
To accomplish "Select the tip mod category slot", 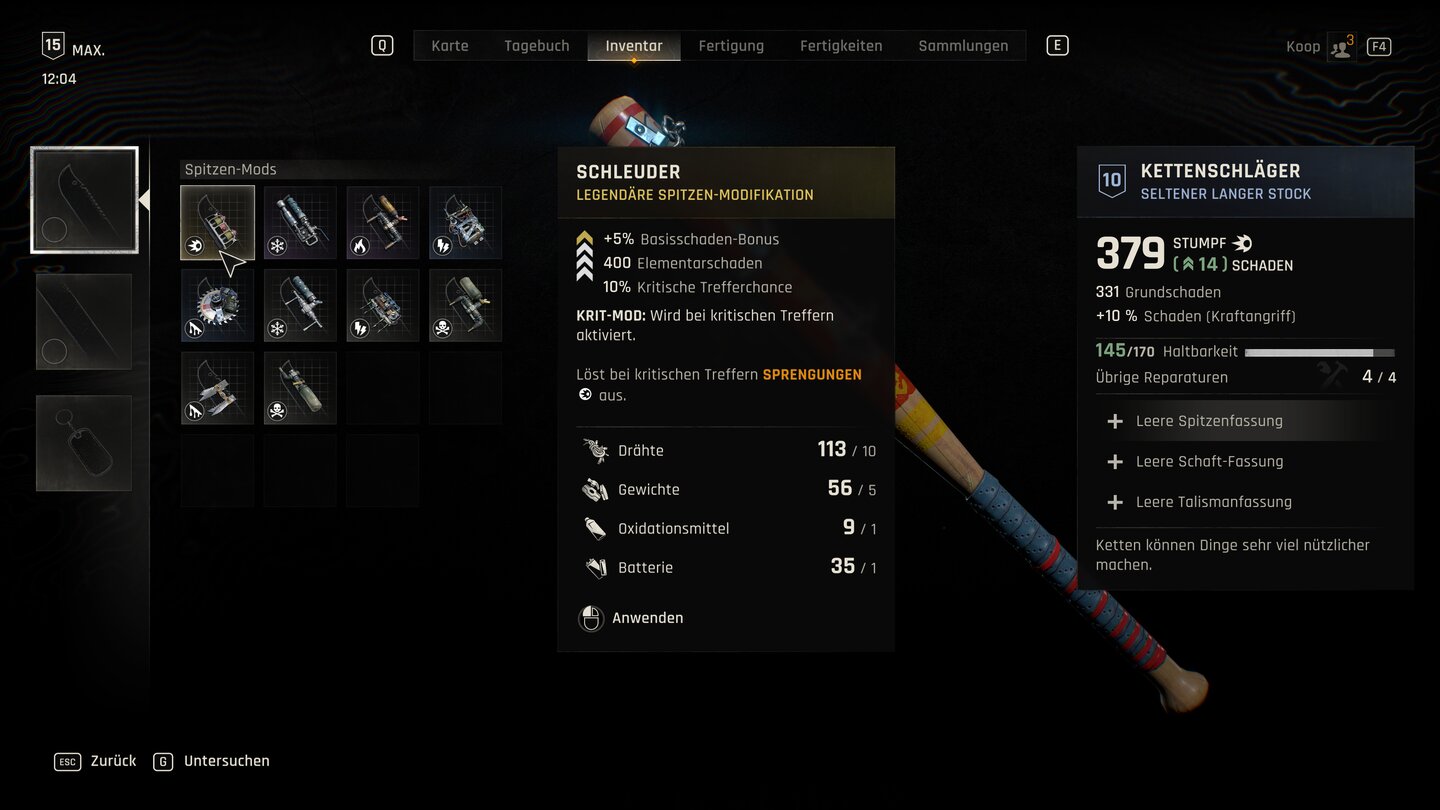I will (84, 200).
